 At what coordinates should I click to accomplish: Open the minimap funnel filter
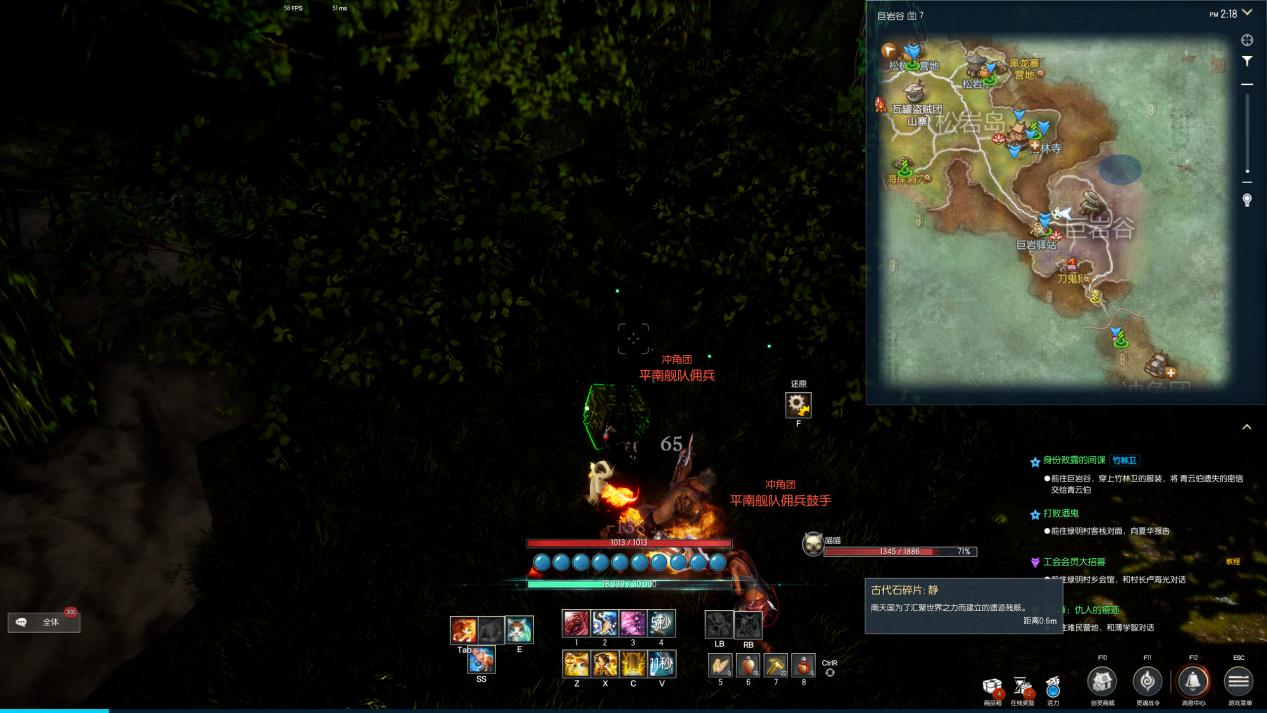tap(1247, 61)
